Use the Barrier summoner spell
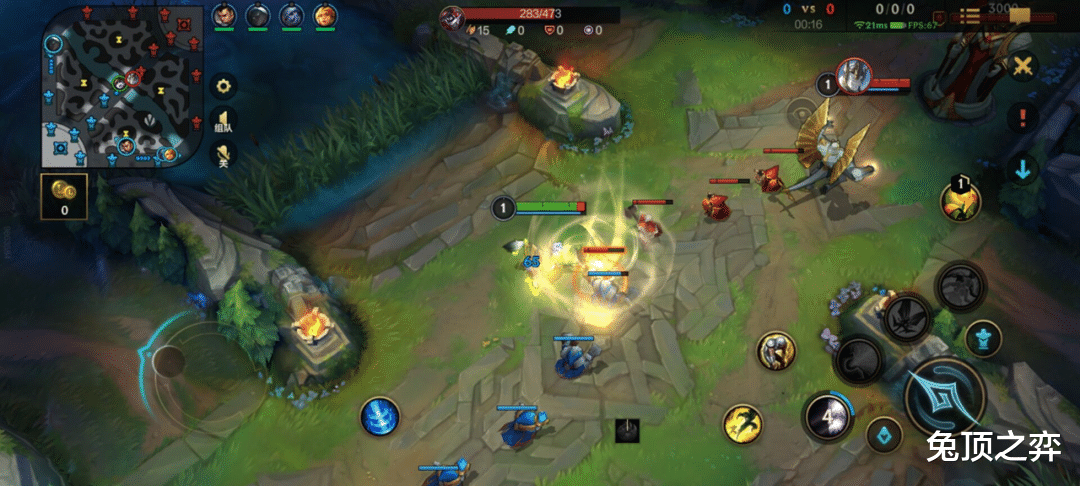The image size is (1080, 486). pyautogui.click(x=776, y=350)
